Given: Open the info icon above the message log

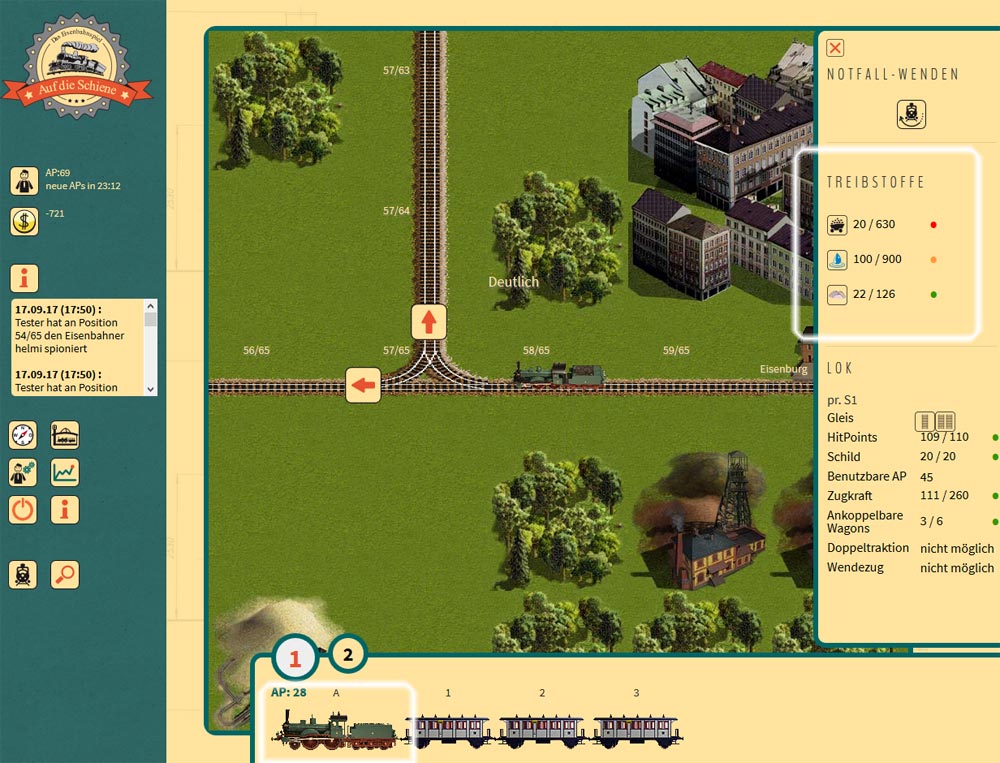Looking at the screenshot, I should click(x=24, y=278).
